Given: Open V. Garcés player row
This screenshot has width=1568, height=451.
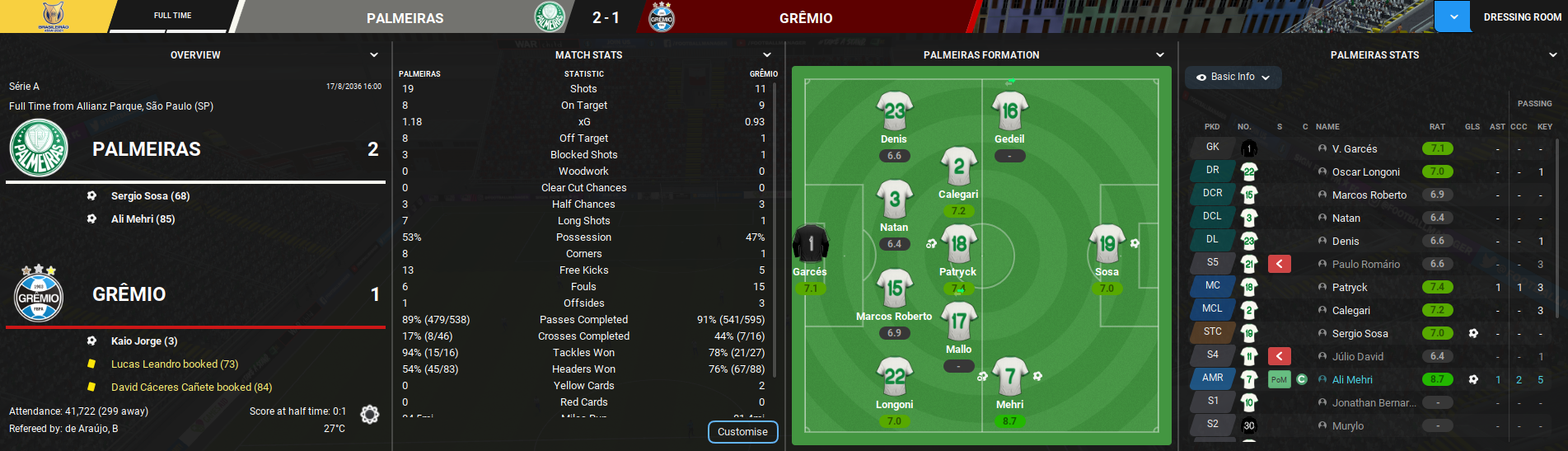Looking at the screenshot, I should click(1354, 149).
